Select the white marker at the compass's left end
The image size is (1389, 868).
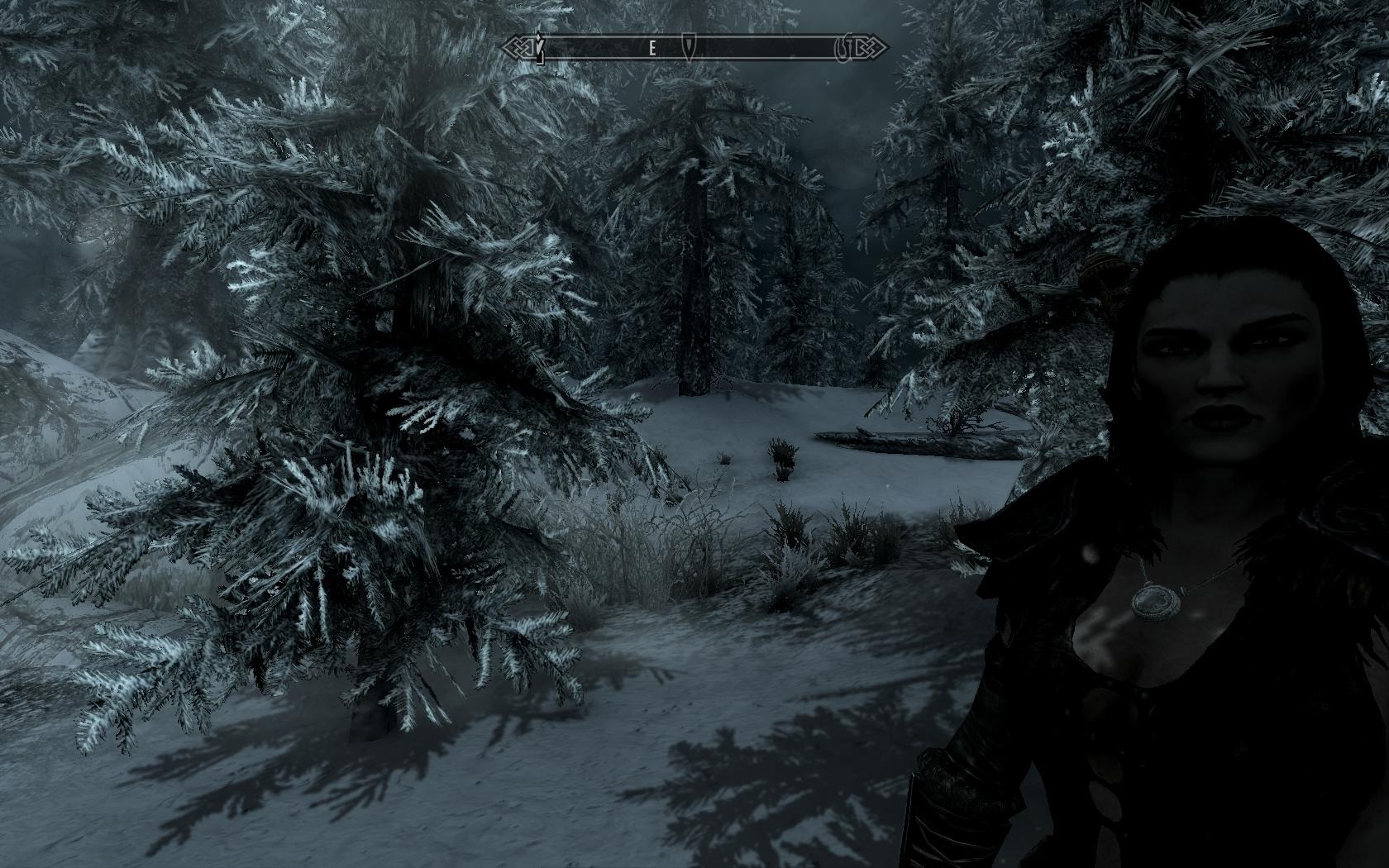[540, 48]
